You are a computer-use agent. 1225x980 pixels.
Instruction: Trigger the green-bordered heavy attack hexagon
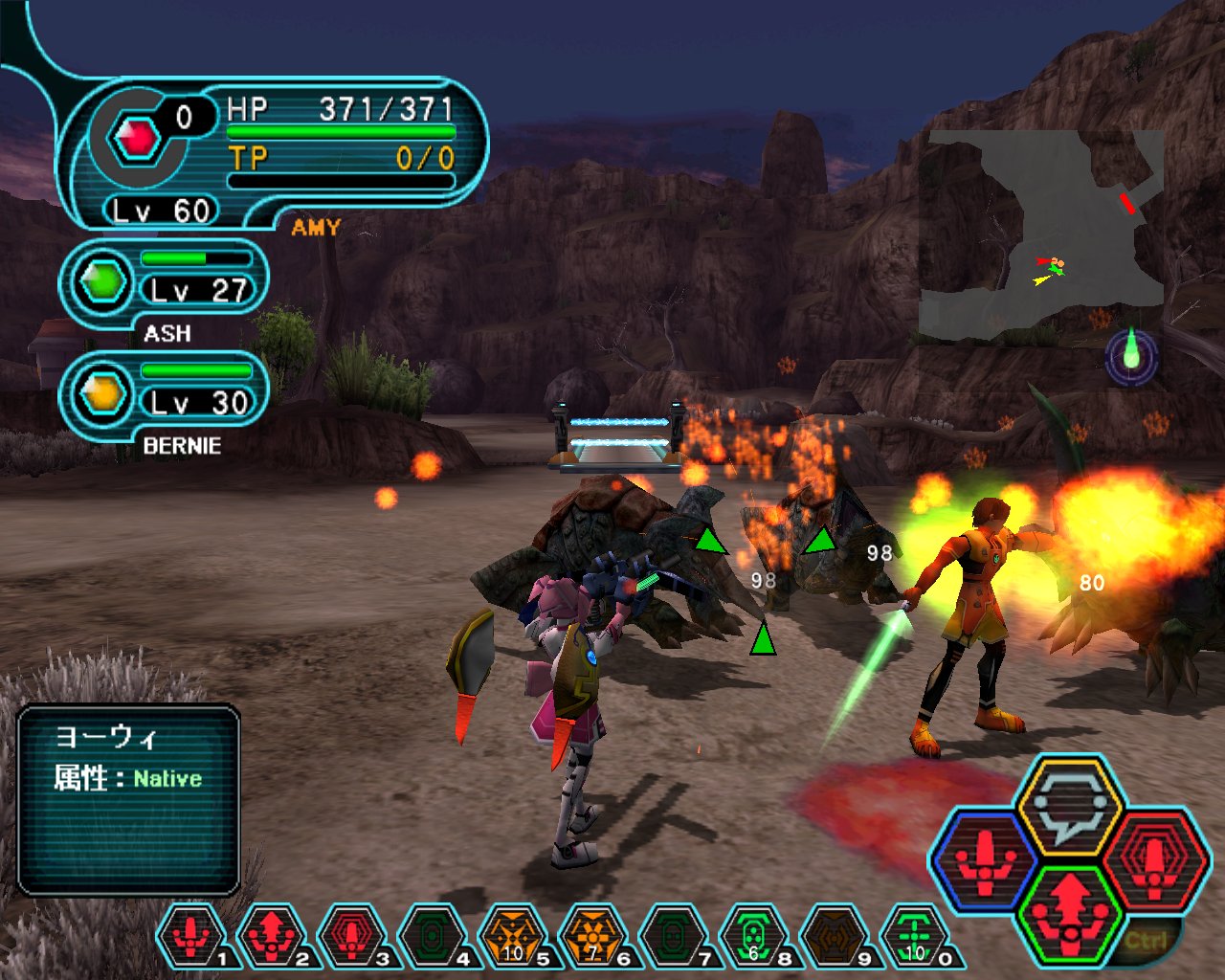pos(1069,912)
